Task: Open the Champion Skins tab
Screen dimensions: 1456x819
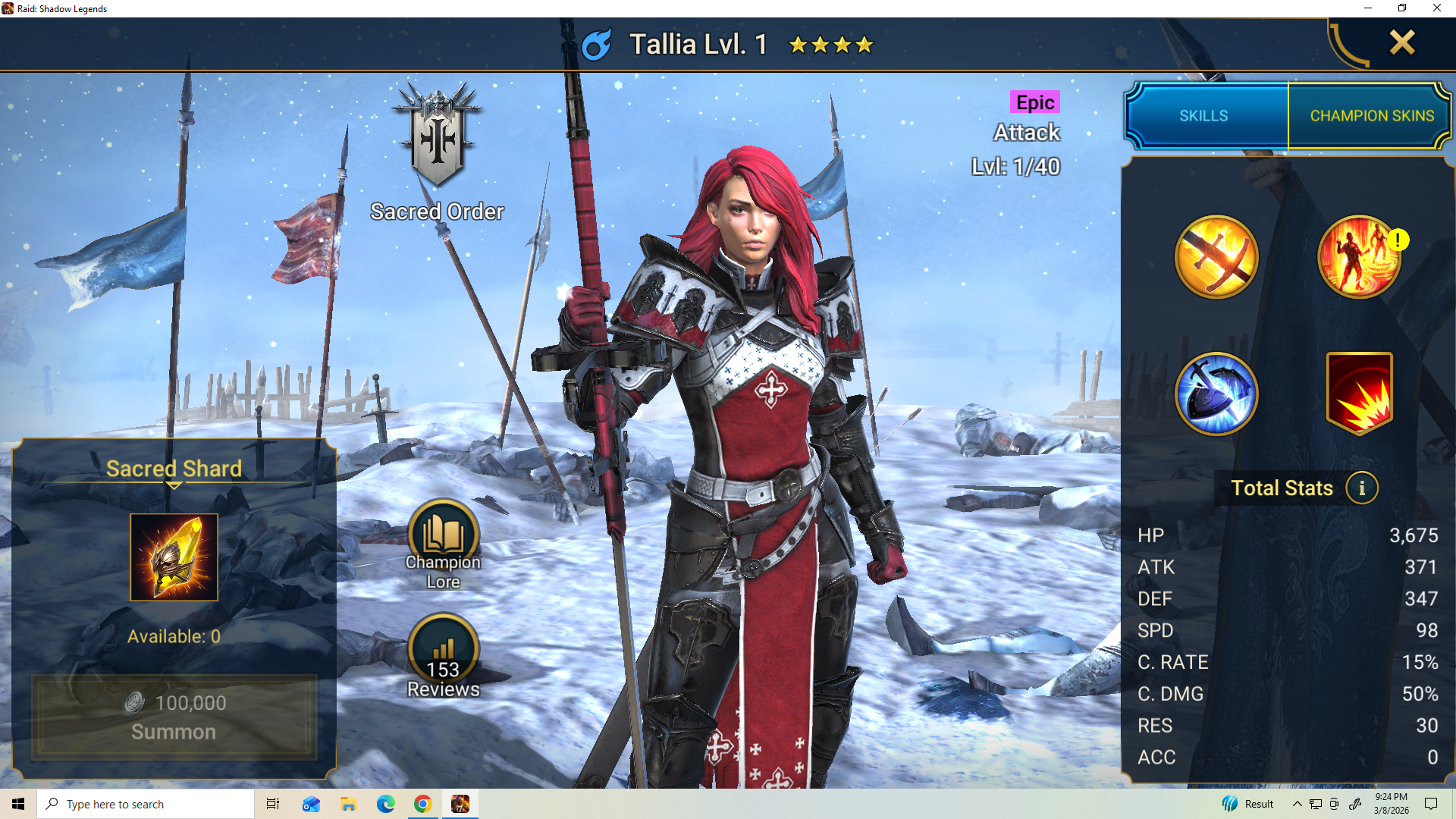Action: click(x=1371, y=116)
